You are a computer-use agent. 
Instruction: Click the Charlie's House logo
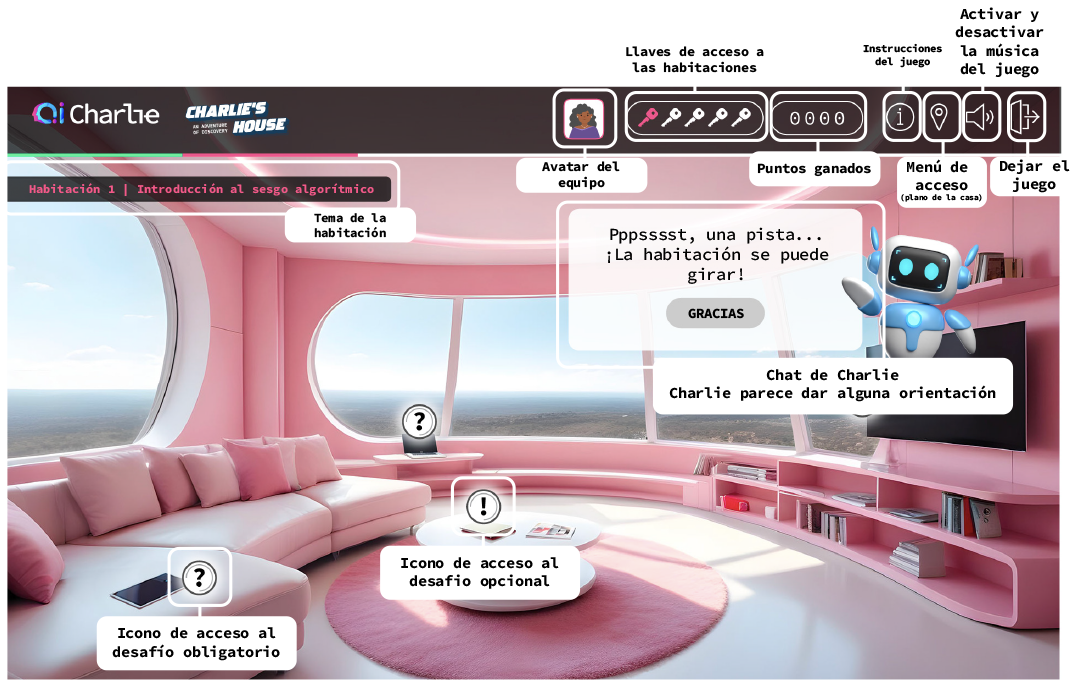tap(236, 118)
